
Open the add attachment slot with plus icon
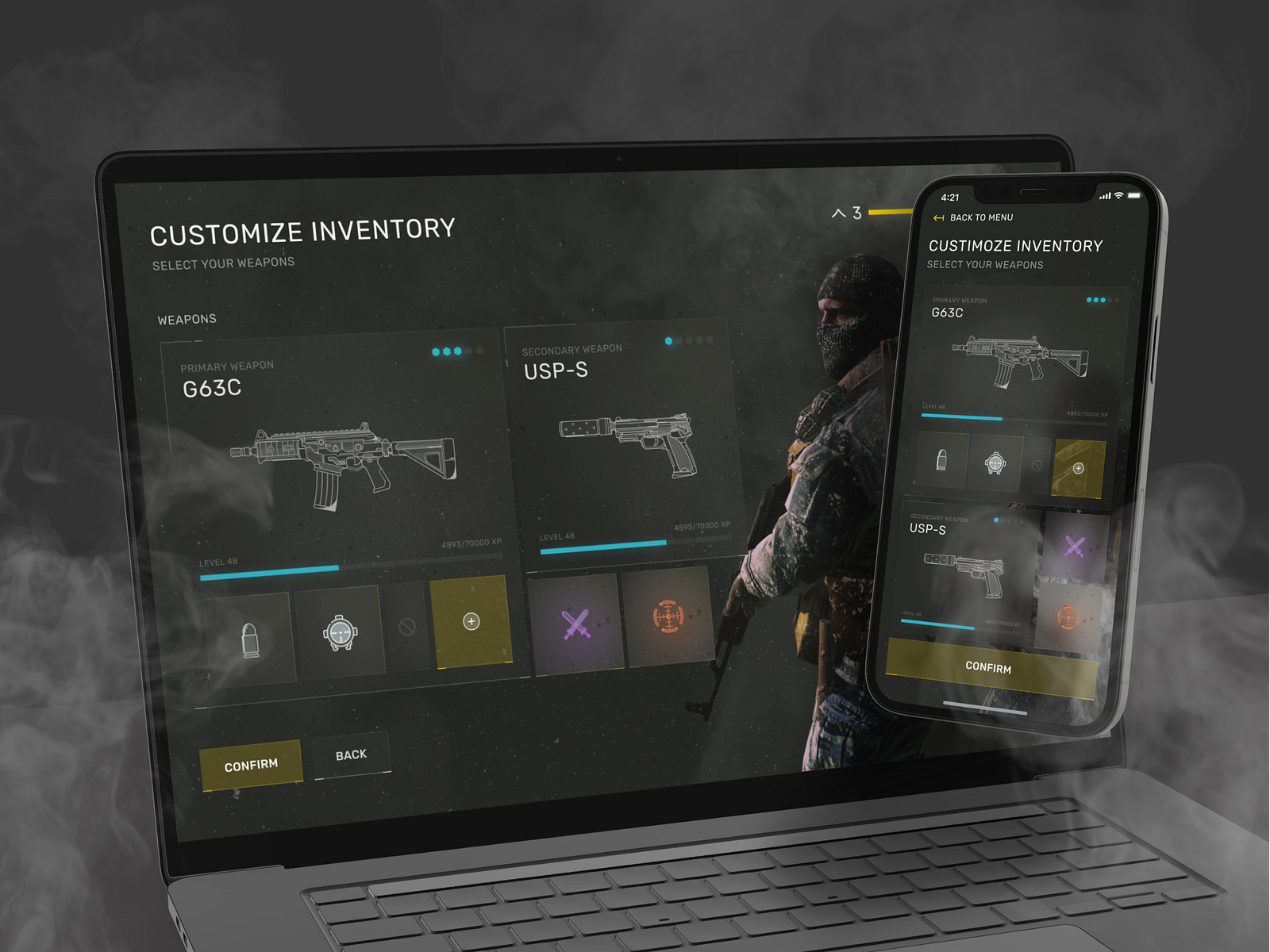[470, 621]
